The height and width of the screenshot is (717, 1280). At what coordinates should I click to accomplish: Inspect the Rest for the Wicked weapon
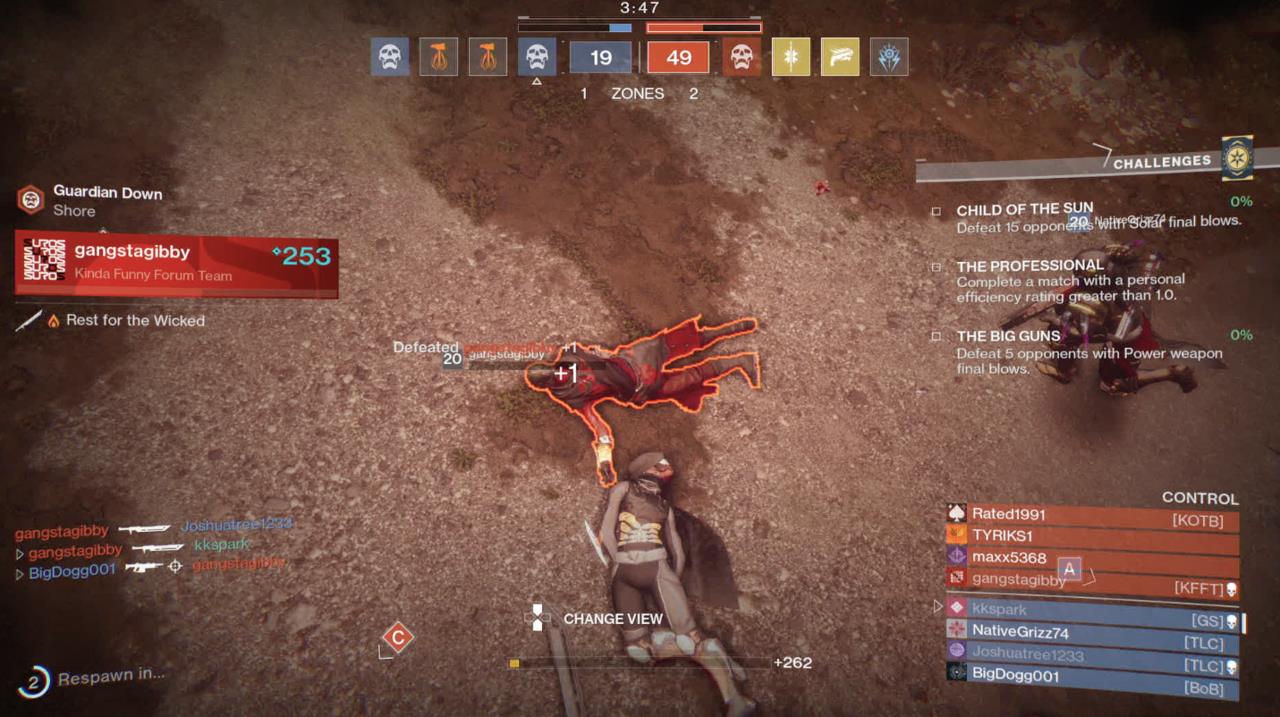click(134, 321)
